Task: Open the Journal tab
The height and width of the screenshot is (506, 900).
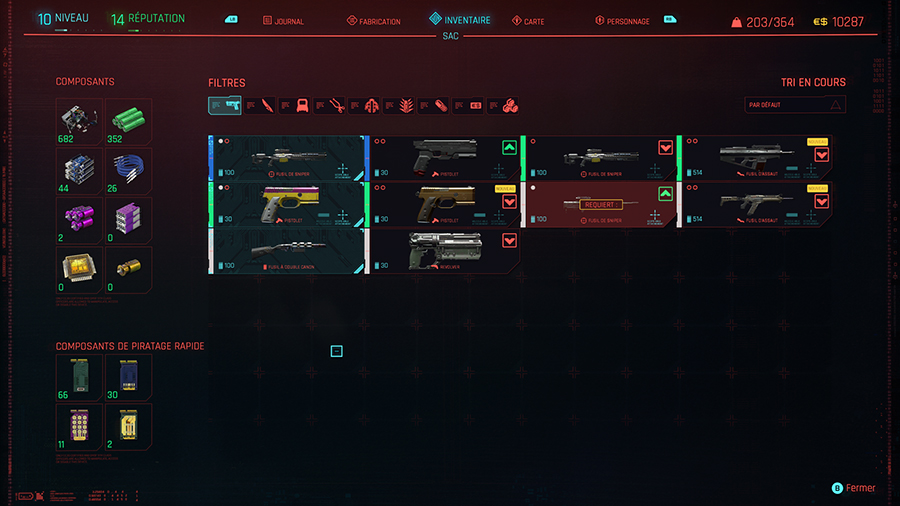Action: click(x=284, y=21)
